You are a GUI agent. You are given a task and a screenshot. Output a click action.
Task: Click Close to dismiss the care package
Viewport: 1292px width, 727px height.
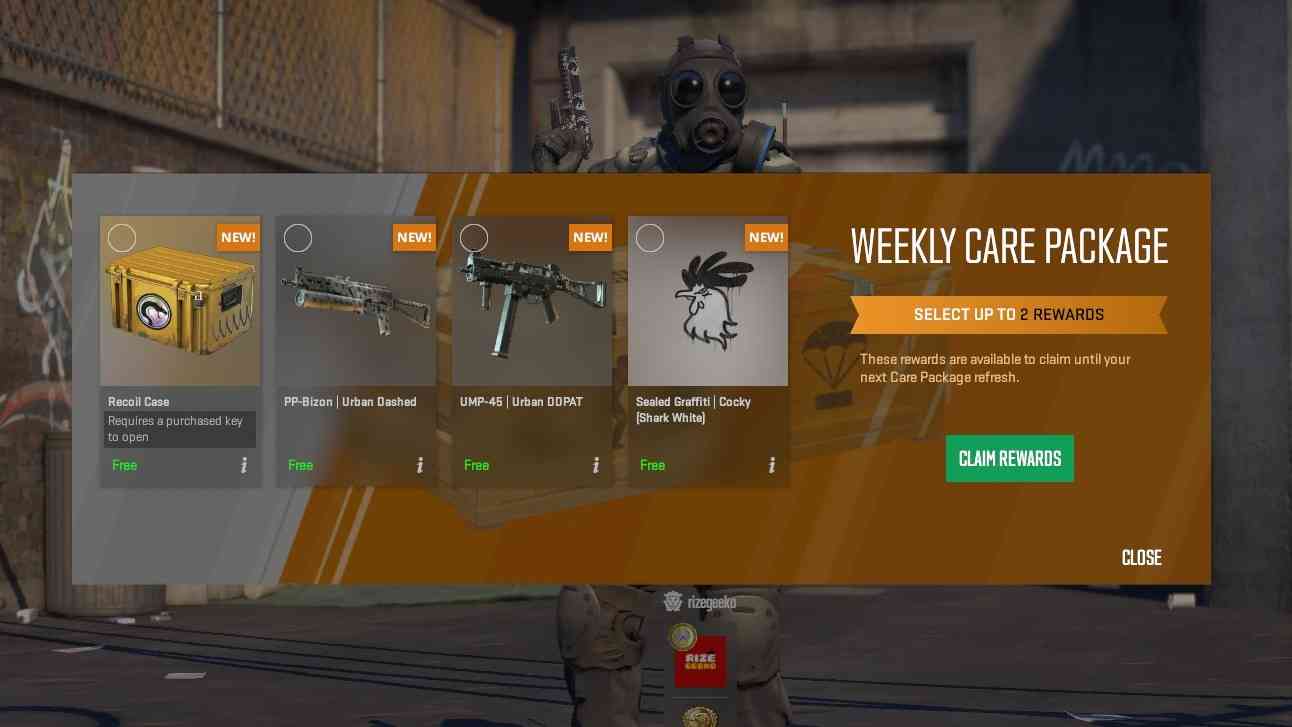click(1141, 558)
